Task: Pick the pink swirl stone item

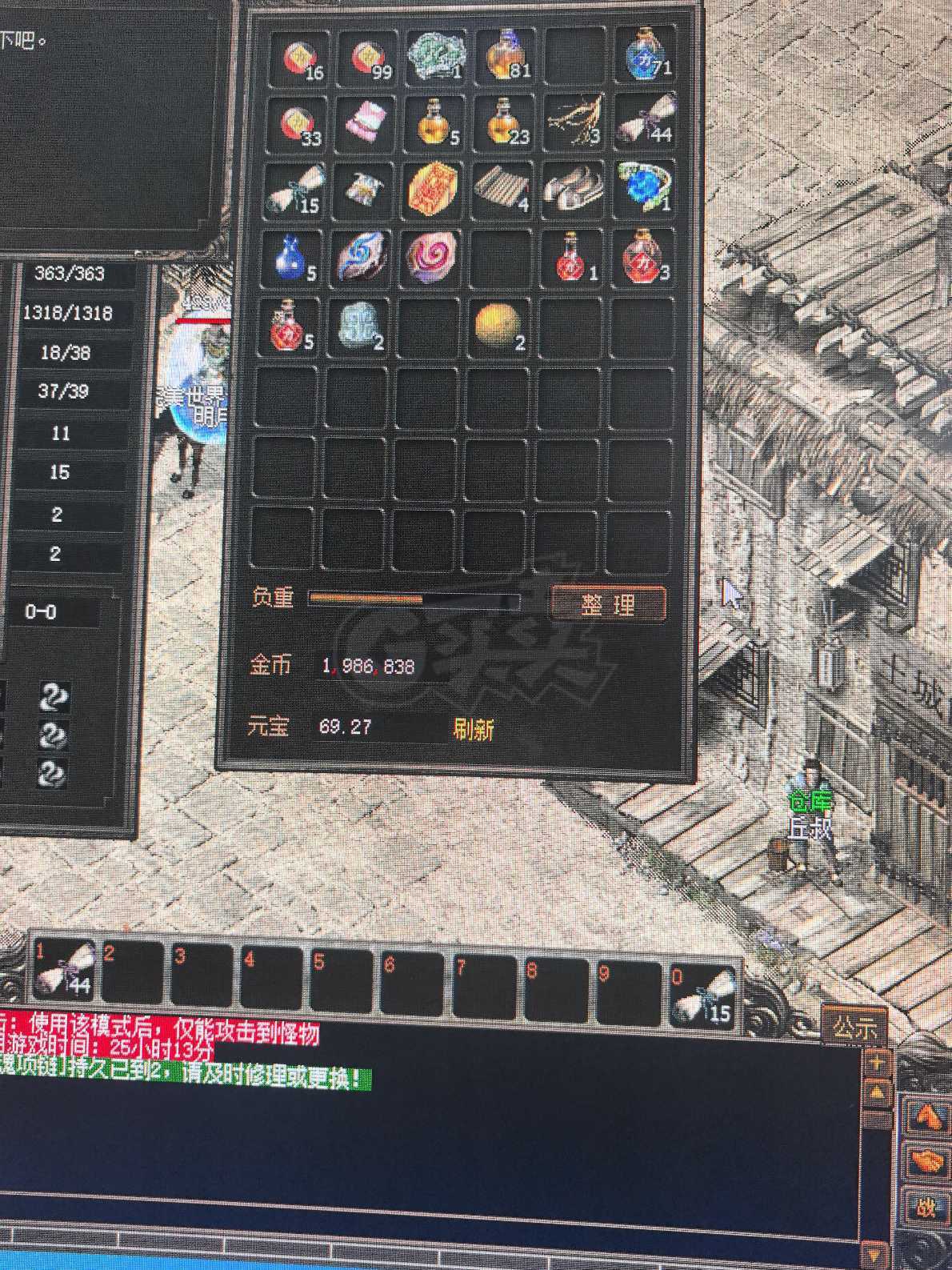Action: 433,257
